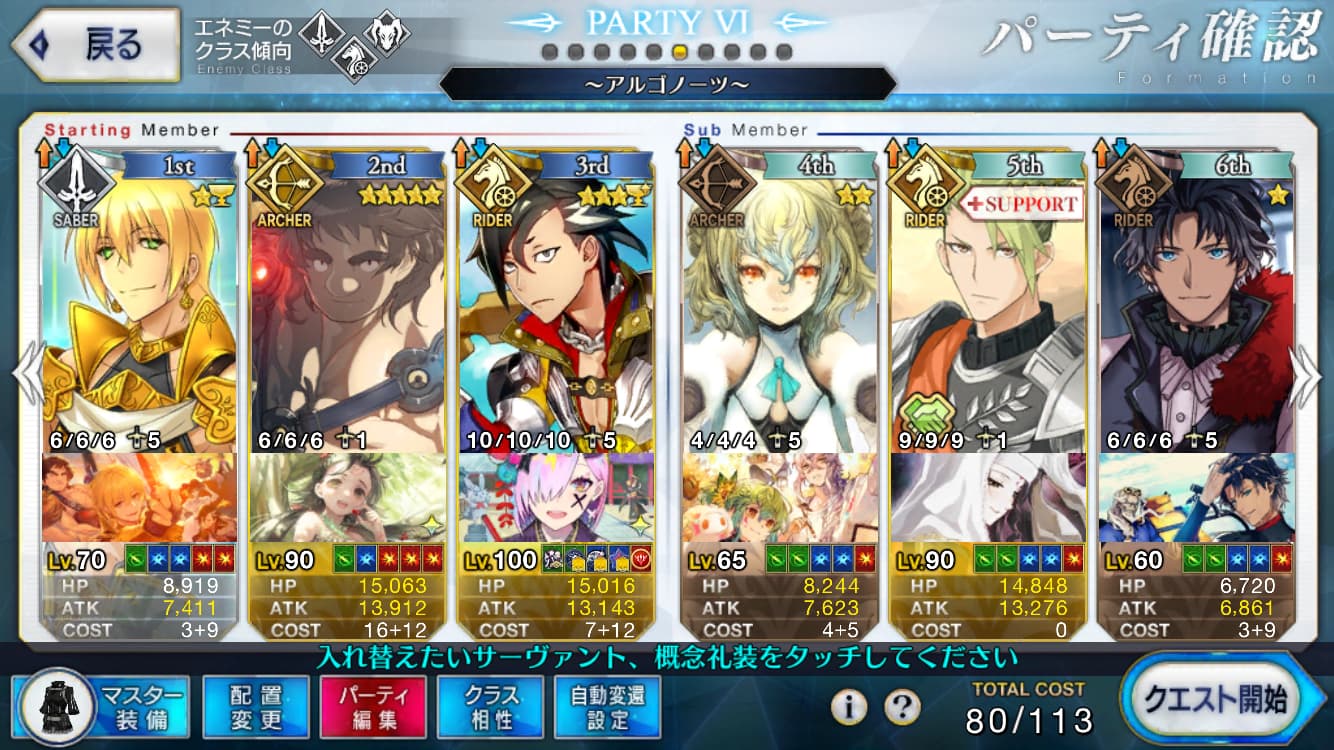
Task: Open 配置変更 to rearrange positions
Action: coord(255,706)
